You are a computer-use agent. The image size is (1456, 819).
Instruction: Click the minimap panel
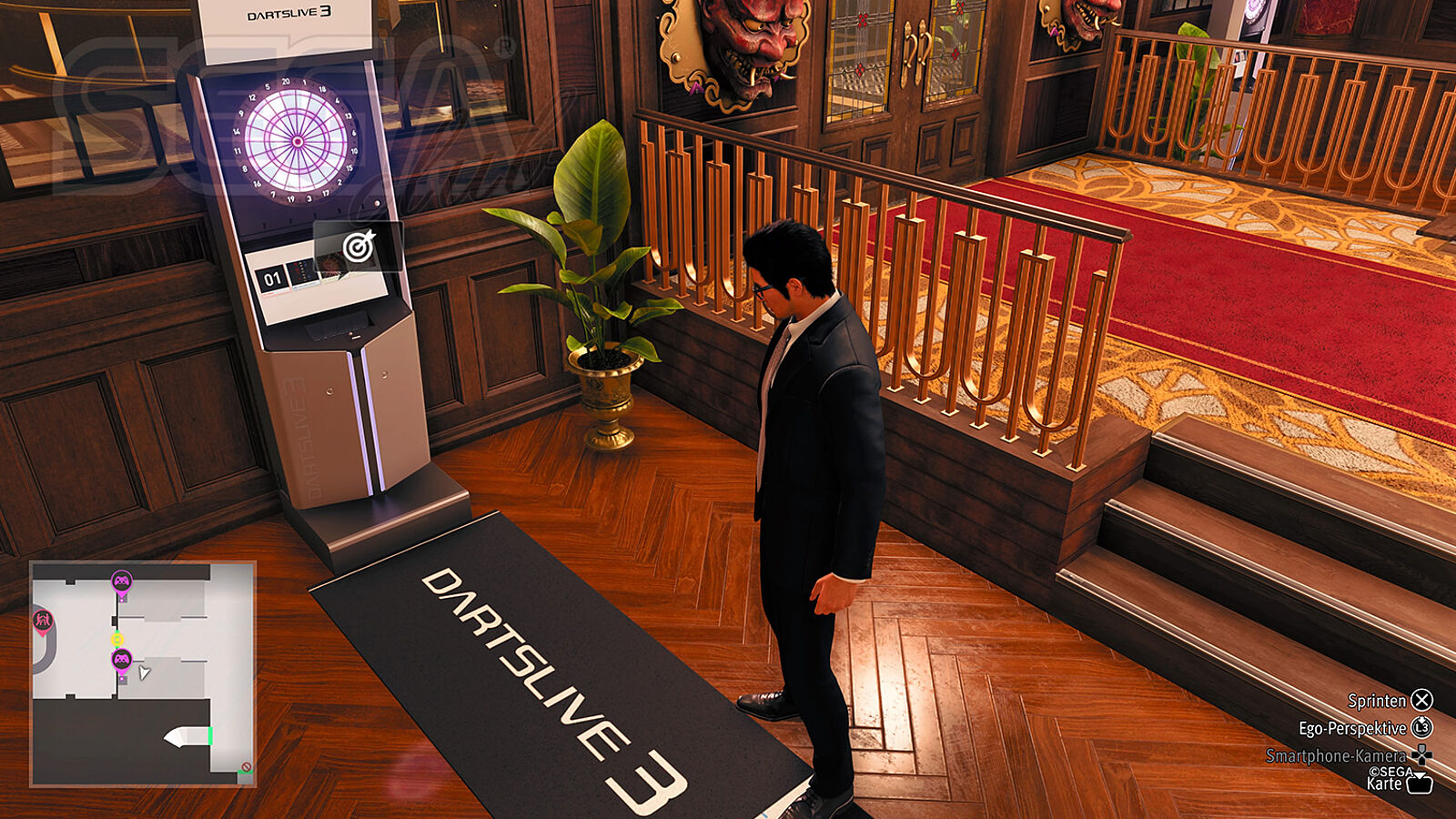[143, 673]
